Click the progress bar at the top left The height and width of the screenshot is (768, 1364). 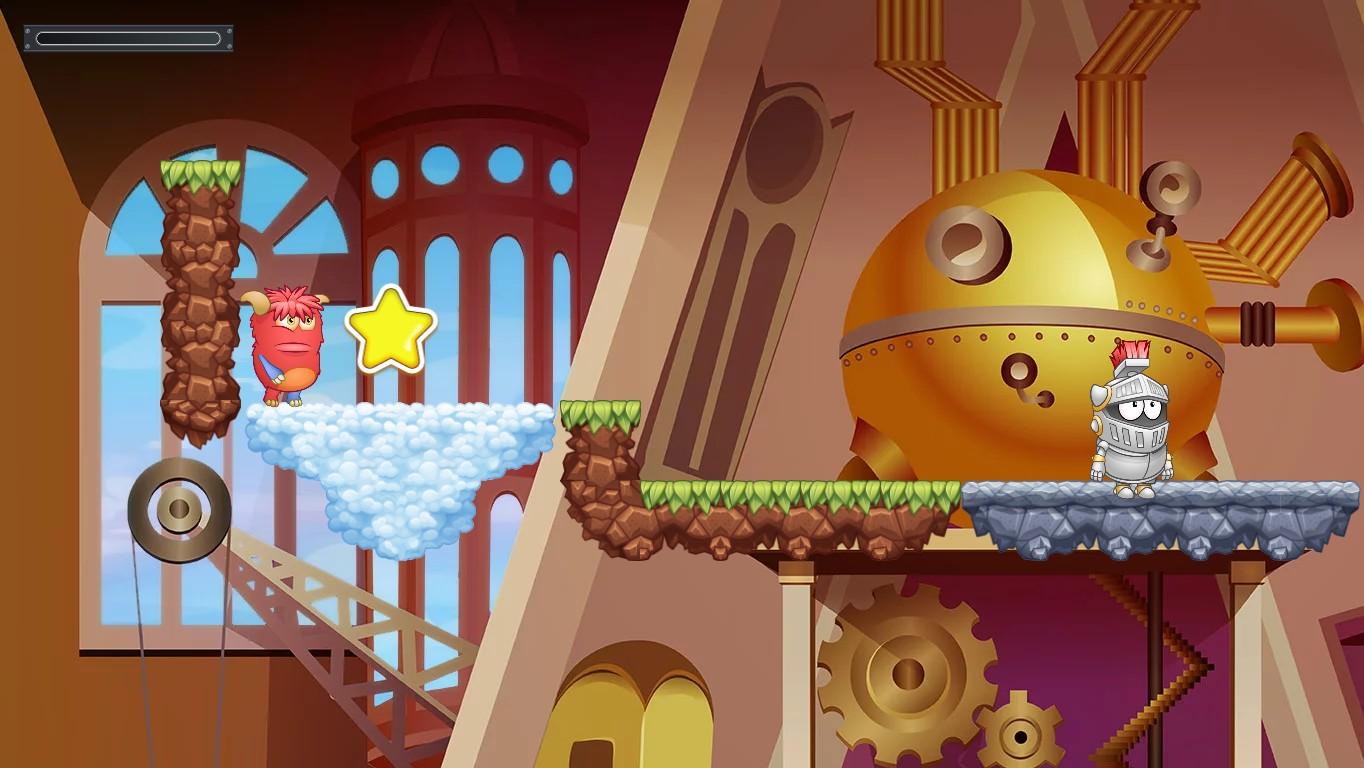[x=128, y=37]
